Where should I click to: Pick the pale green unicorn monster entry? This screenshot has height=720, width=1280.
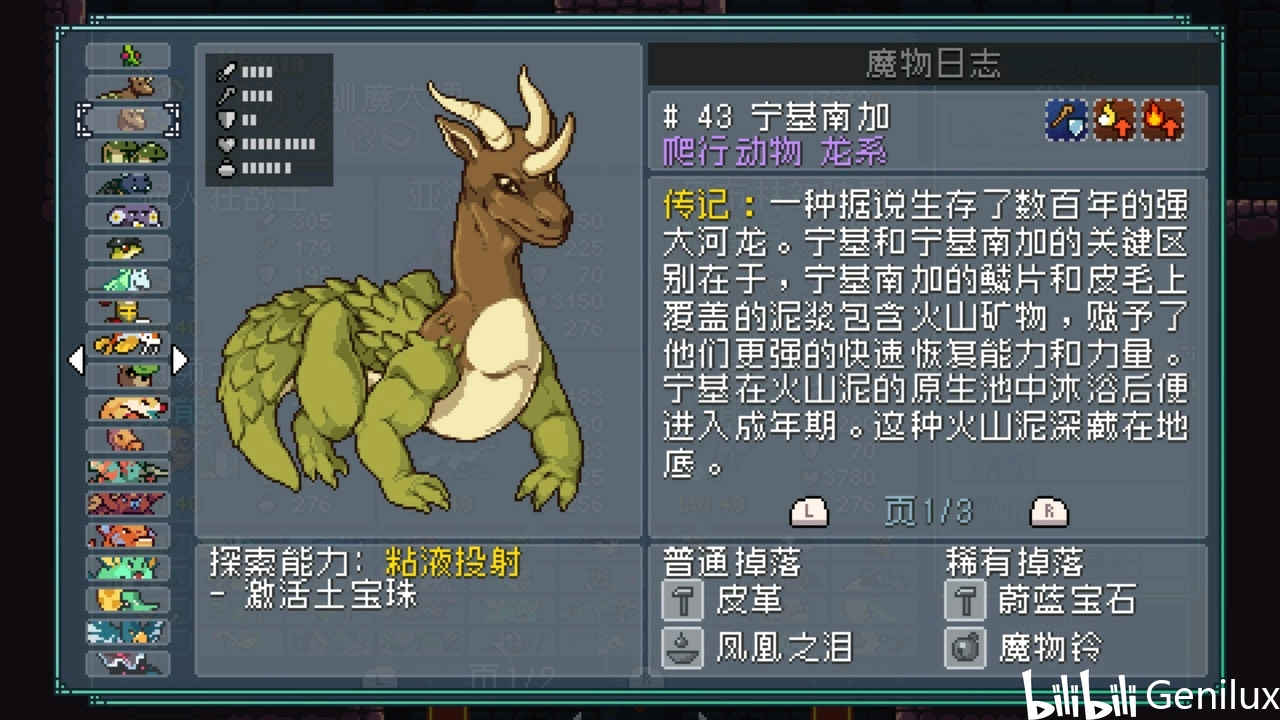pyautogui.click(x=129, y=280)
